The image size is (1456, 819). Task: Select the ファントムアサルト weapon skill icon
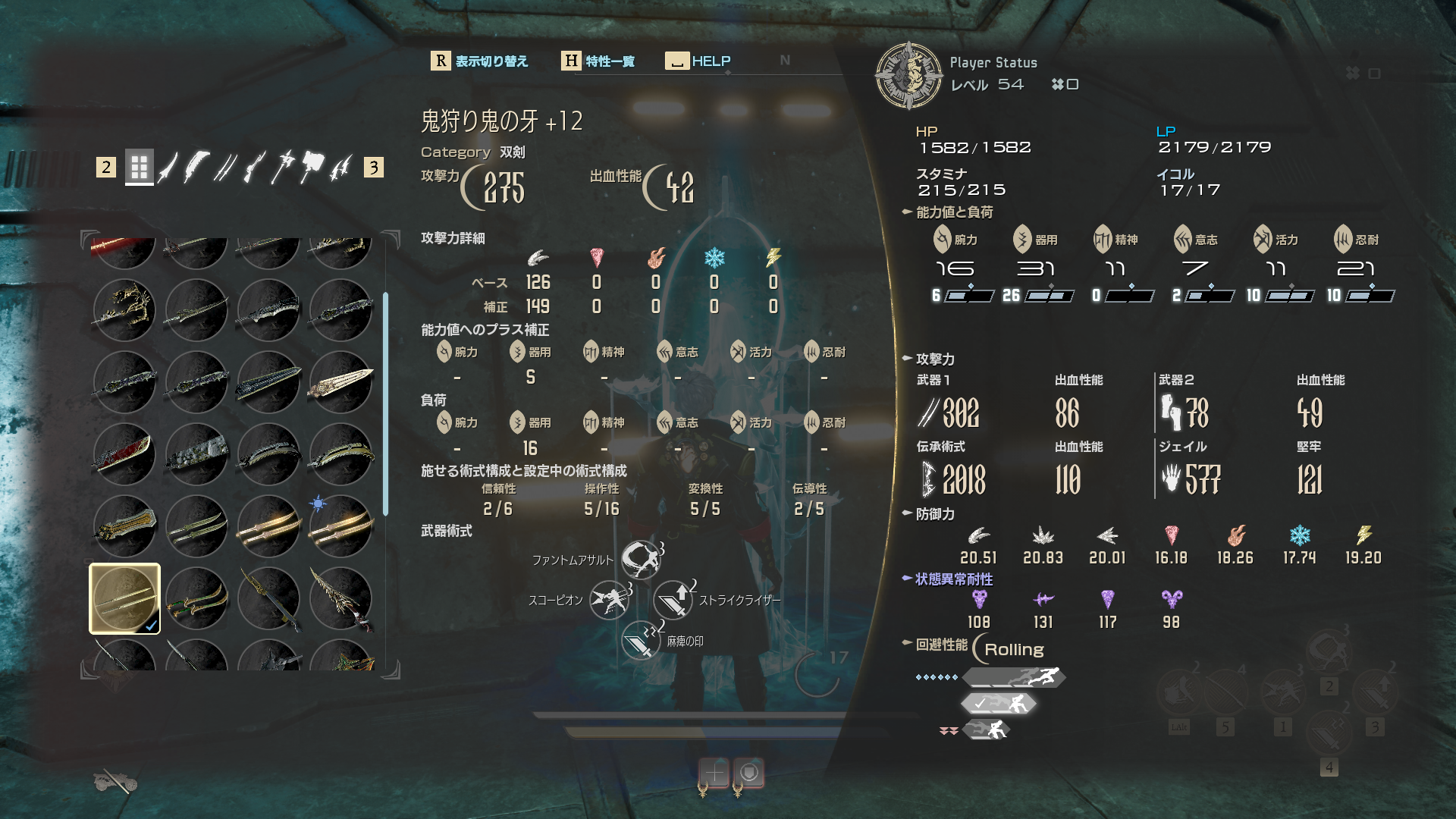(641, 560)
